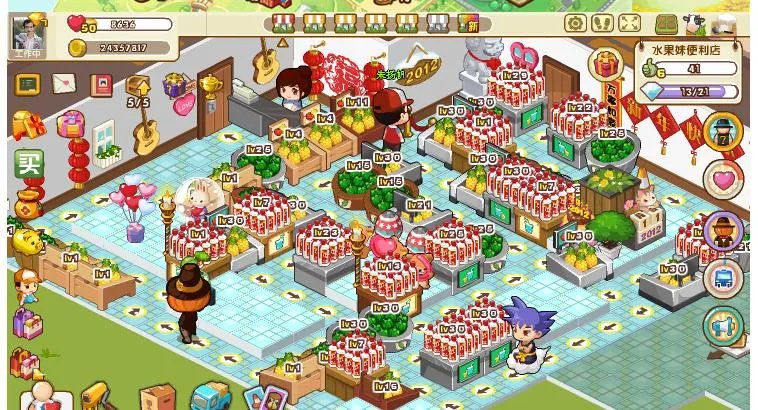This screenshot has width=758, height=410.
Task: Open the red photo album book
Action: tap(101, 86)
